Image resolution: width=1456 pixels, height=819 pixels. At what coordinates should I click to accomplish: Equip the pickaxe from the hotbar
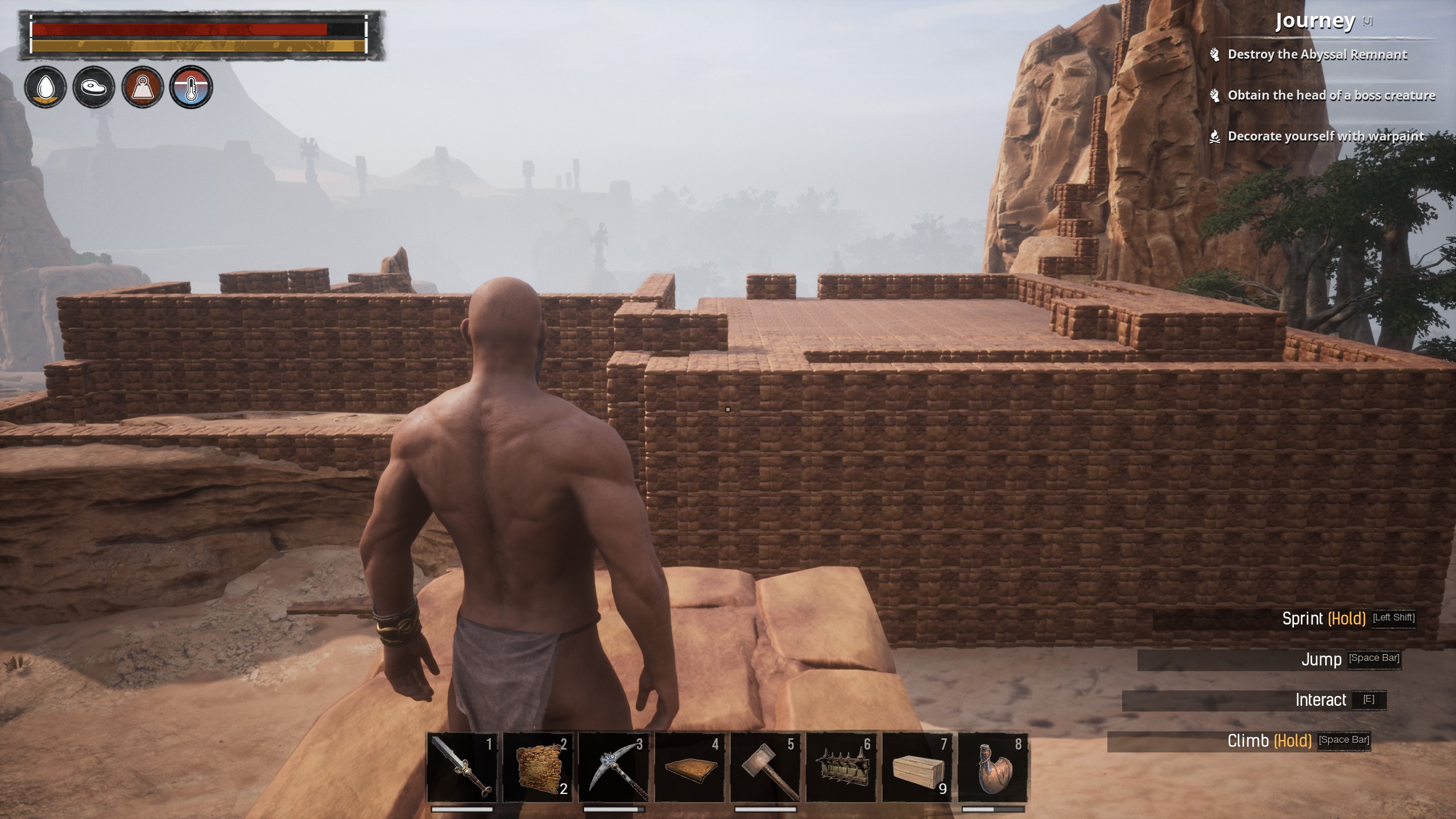pyautogui.click(x=614, y=767)
